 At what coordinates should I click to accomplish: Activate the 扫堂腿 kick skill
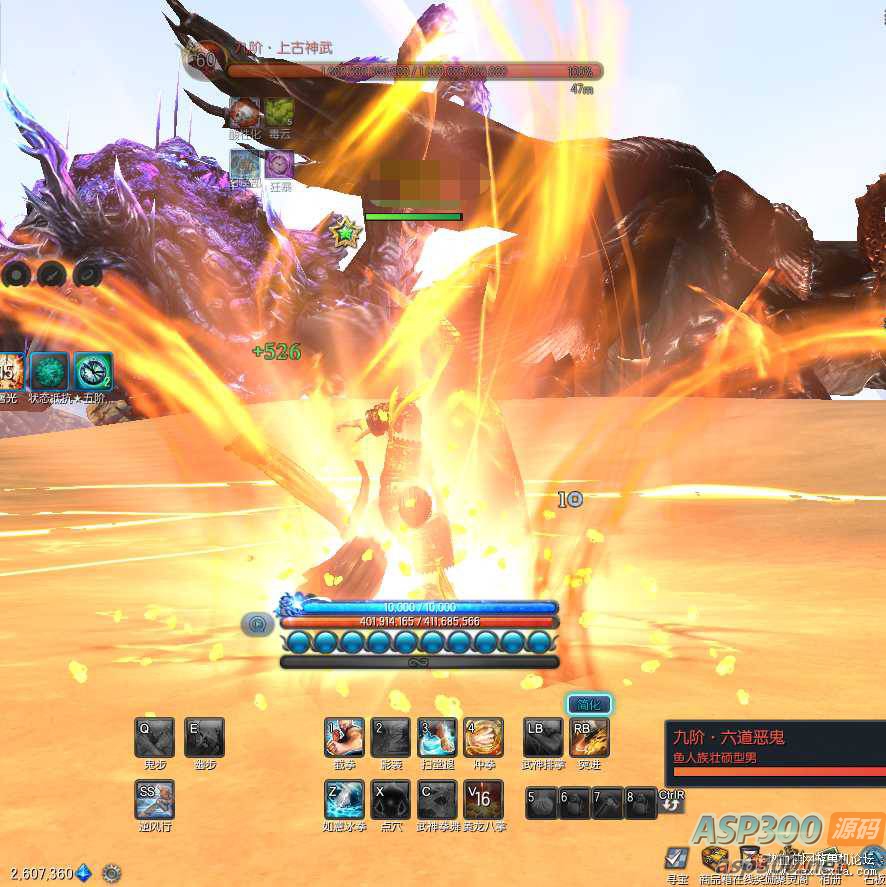[437, 738]
